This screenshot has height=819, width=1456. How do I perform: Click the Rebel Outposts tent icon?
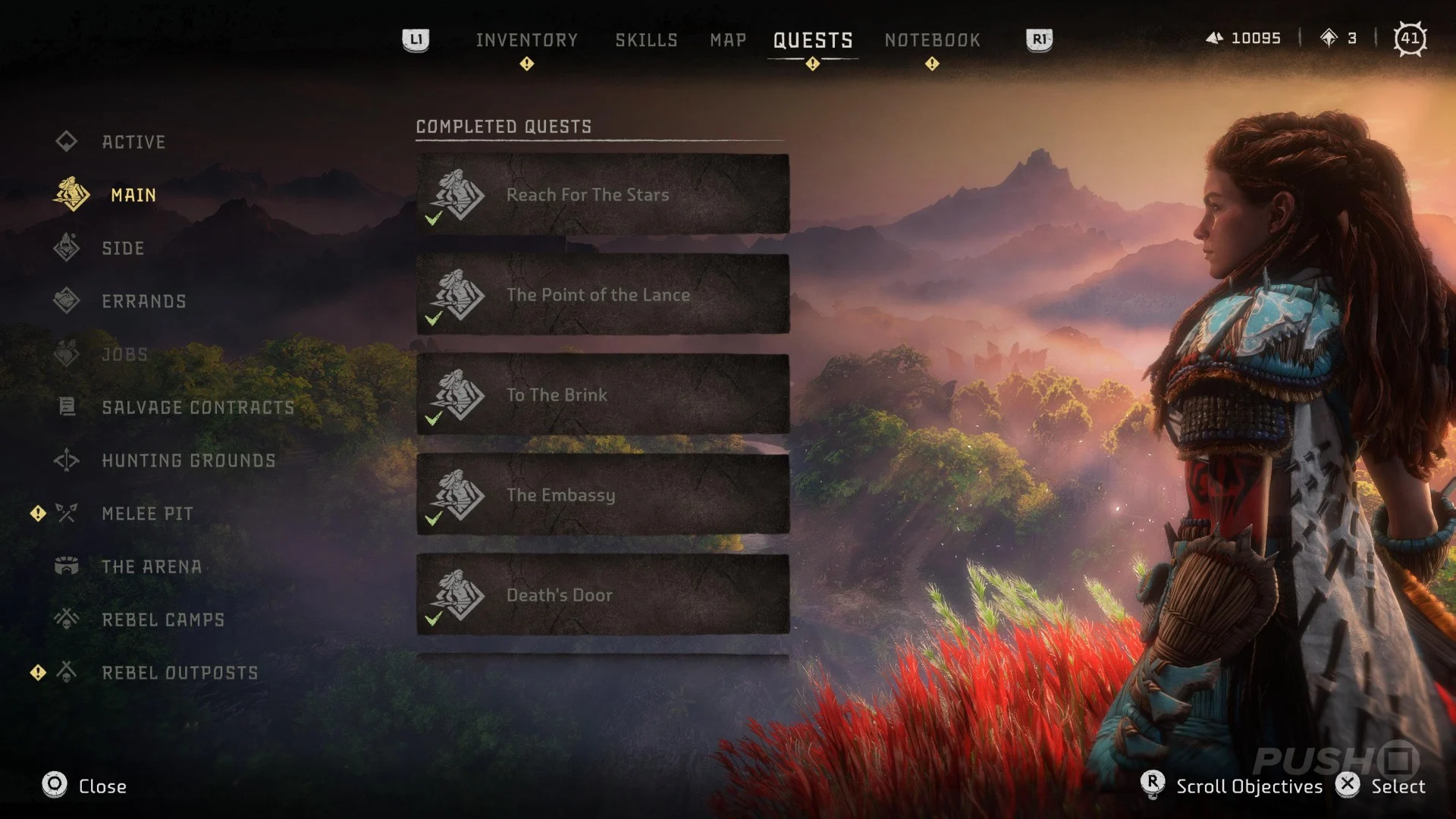click(67, 673)
